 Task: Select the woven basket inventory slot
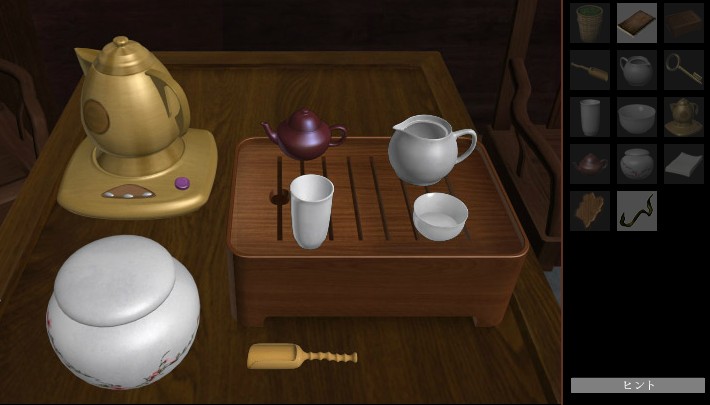(x=590, y=23)
